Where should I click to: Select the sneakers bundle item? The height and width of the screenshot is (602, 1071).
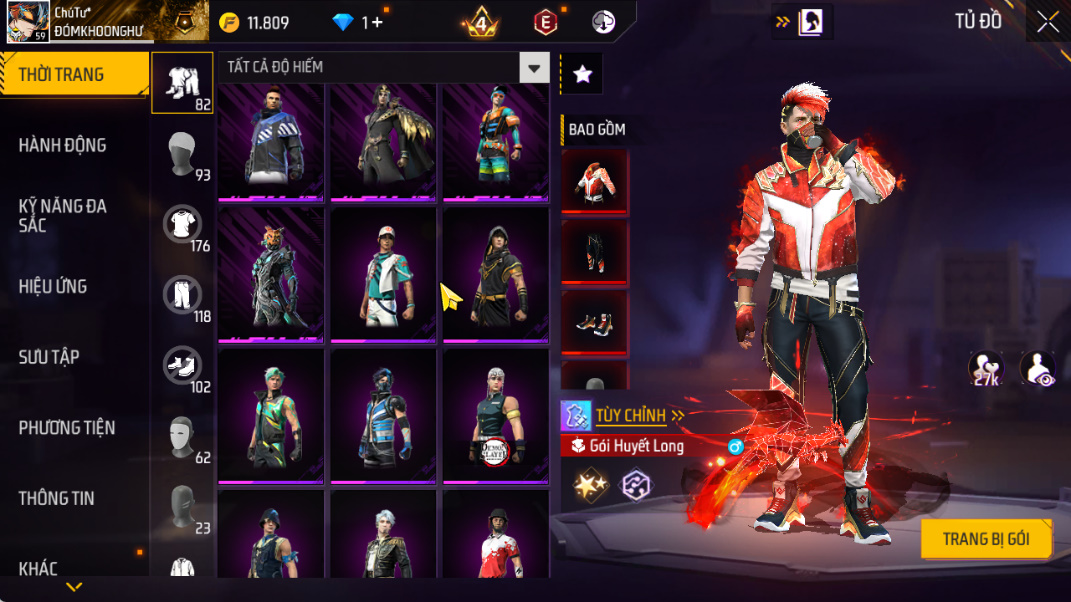(594, 322)
